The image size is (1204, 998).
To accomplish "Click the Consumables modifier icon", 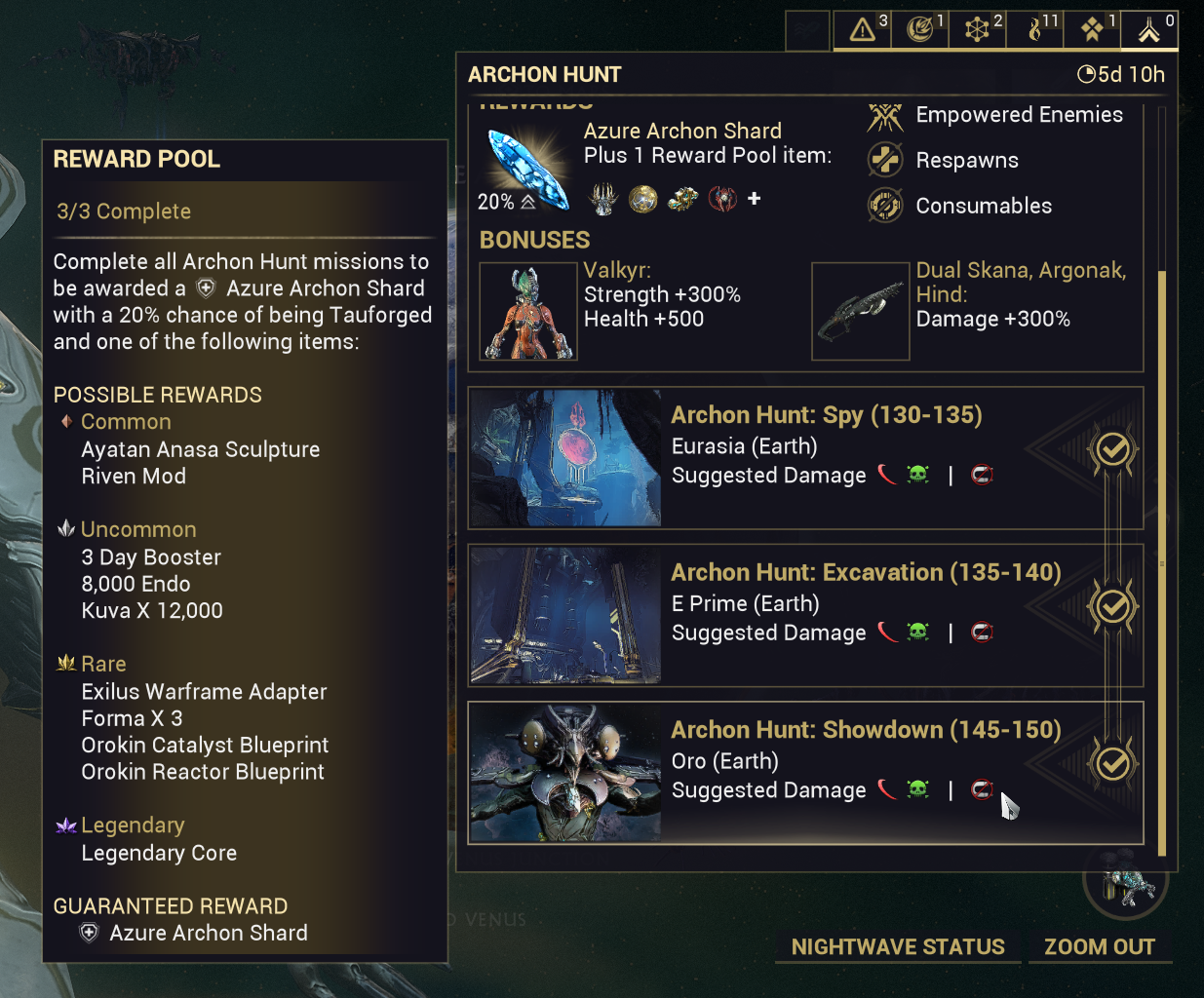I will tap(885, 206).
